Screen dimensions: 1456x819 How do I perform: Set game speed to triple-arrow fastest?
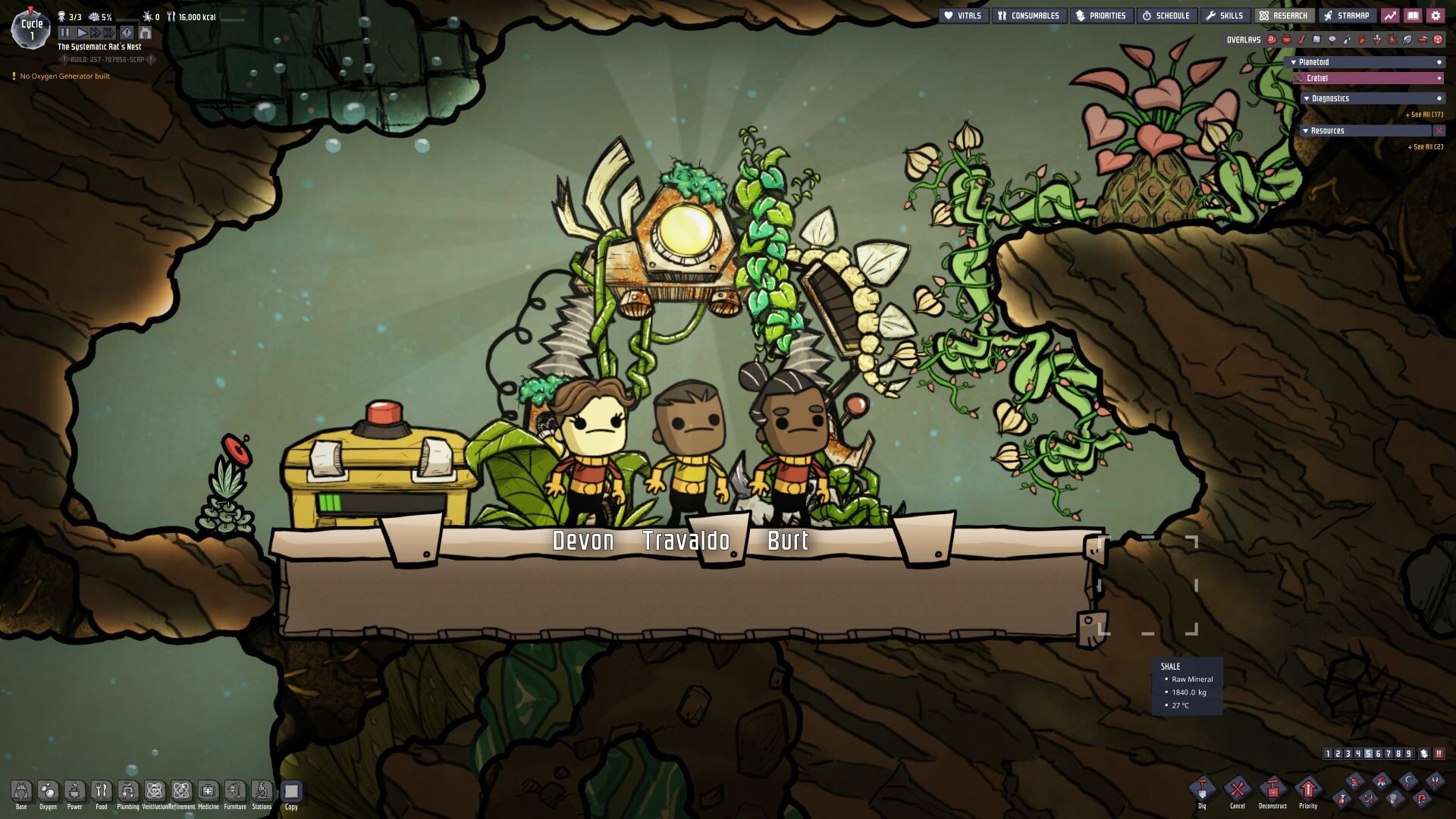[109, 33]
